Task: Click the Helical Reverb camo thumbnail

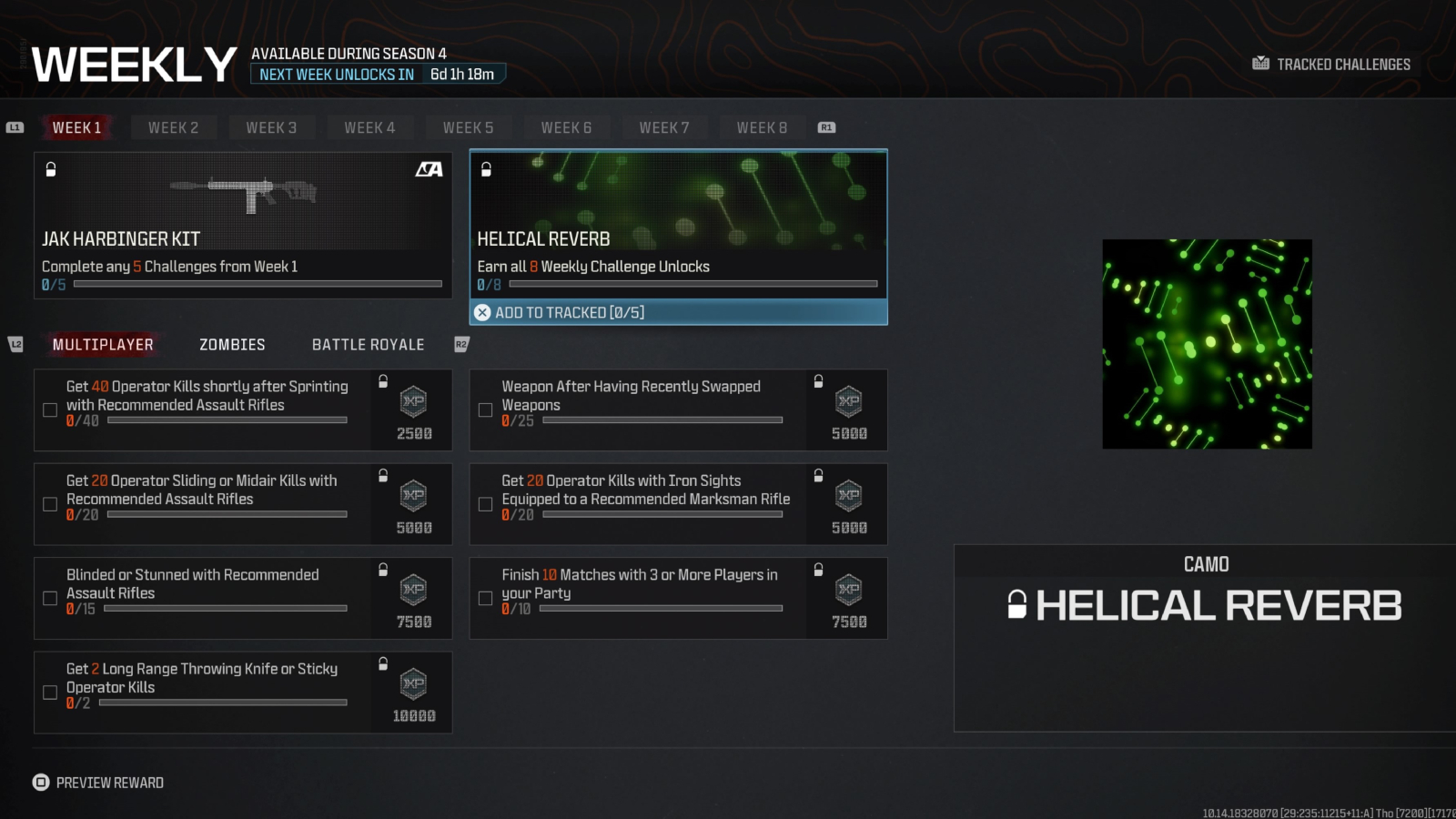Action: pyautogui.click(x=1207, y=343)
